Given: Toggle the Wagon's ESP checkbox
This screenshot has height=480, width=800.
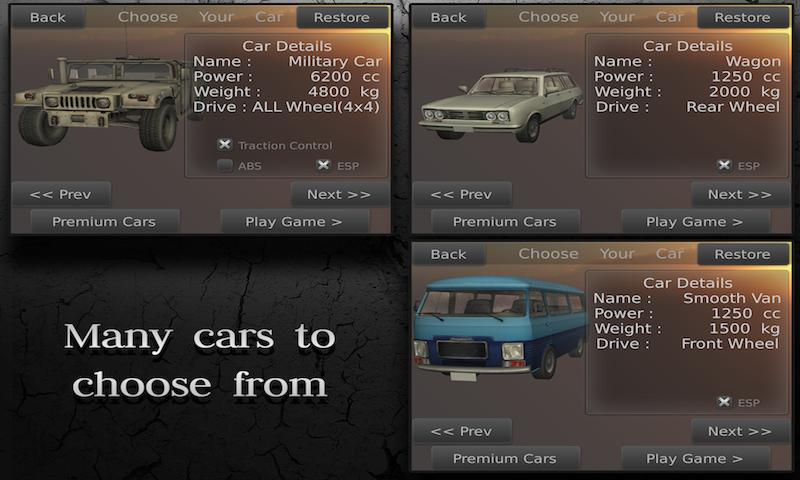Looking at the screenshot, I should (x=723, y=166).
